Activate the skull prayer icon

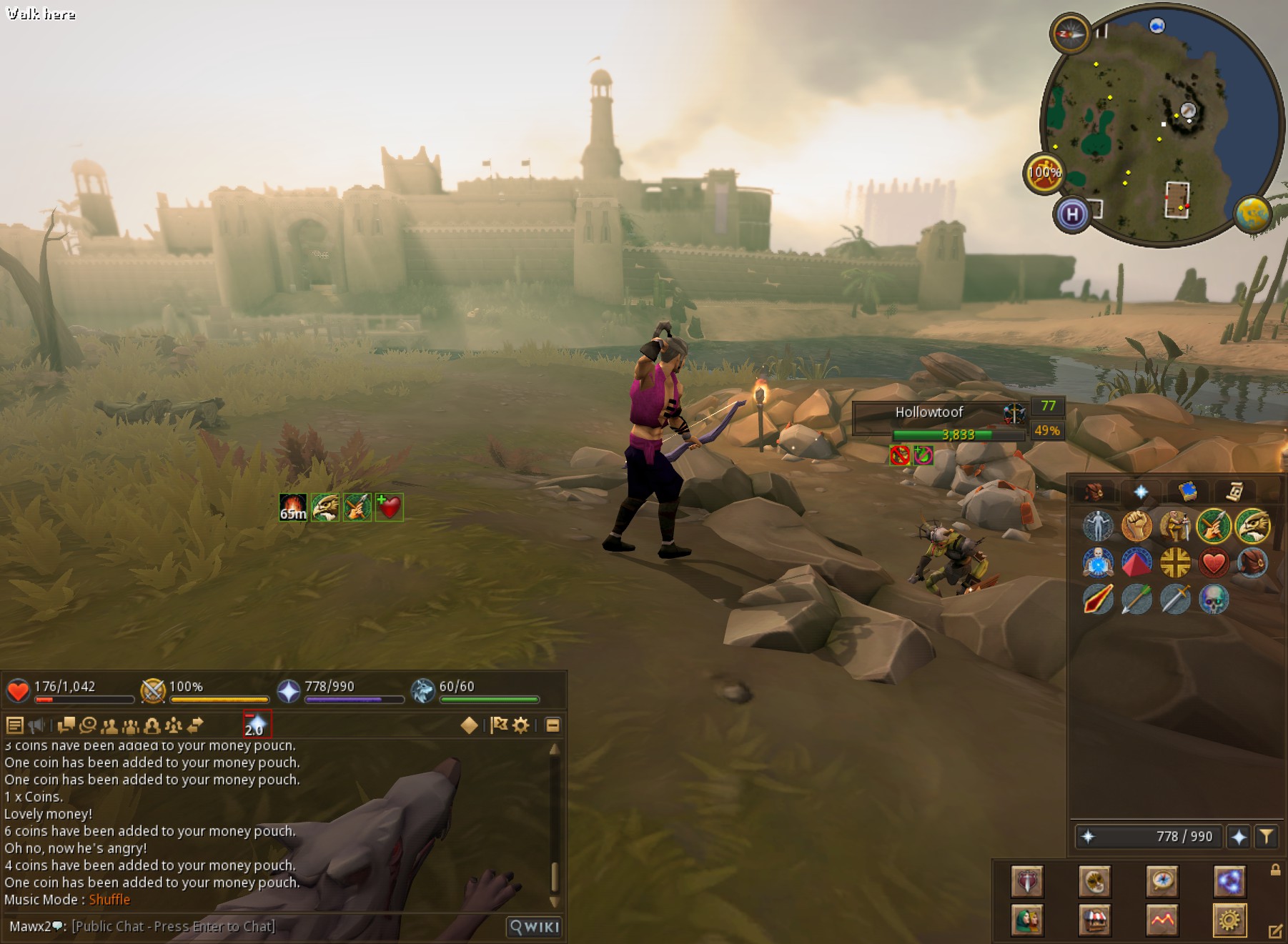click(x=1214, y=600)
